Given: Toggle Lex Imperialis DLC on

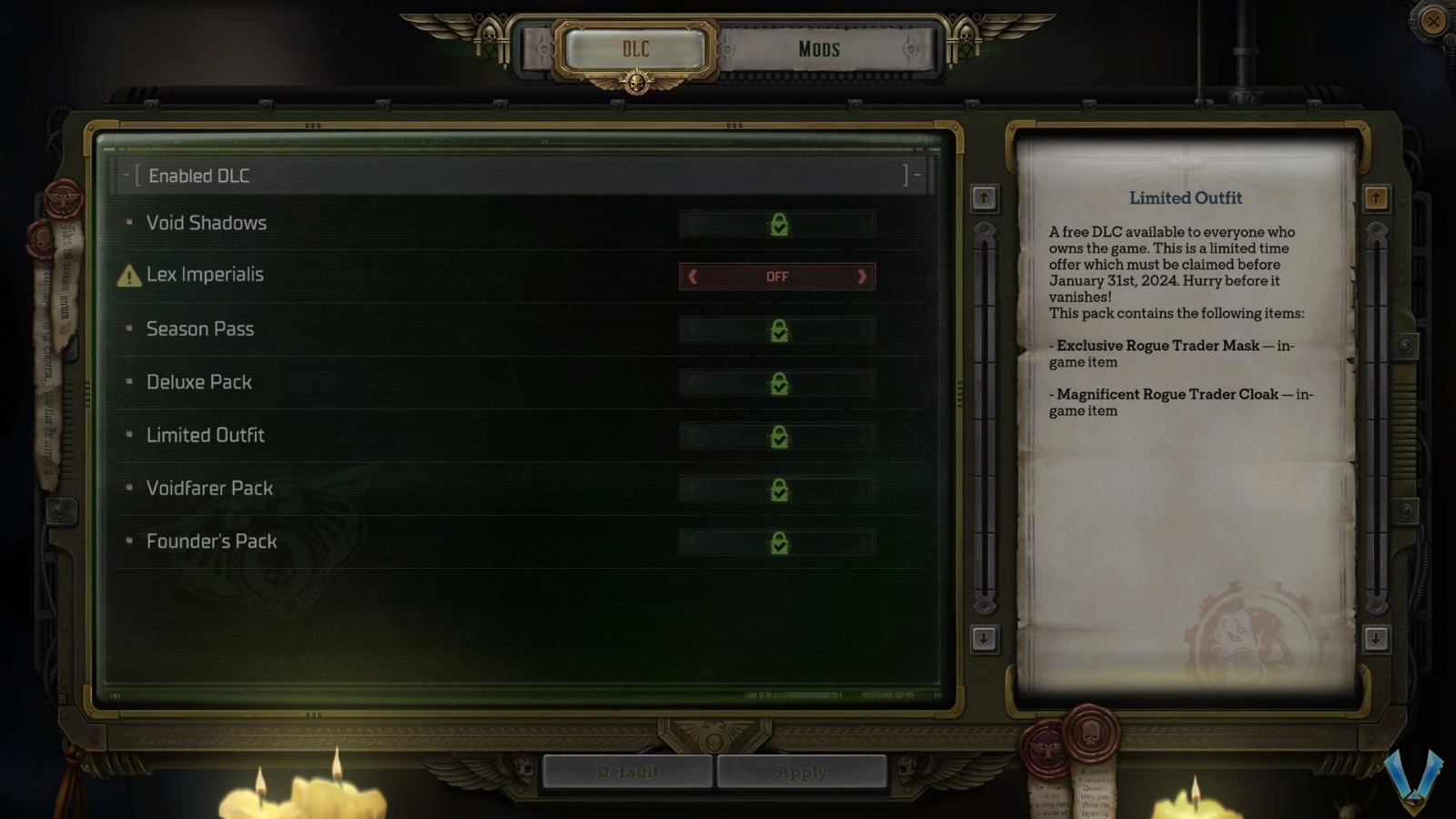Looking at the screenshot, I should coord(775,277).
